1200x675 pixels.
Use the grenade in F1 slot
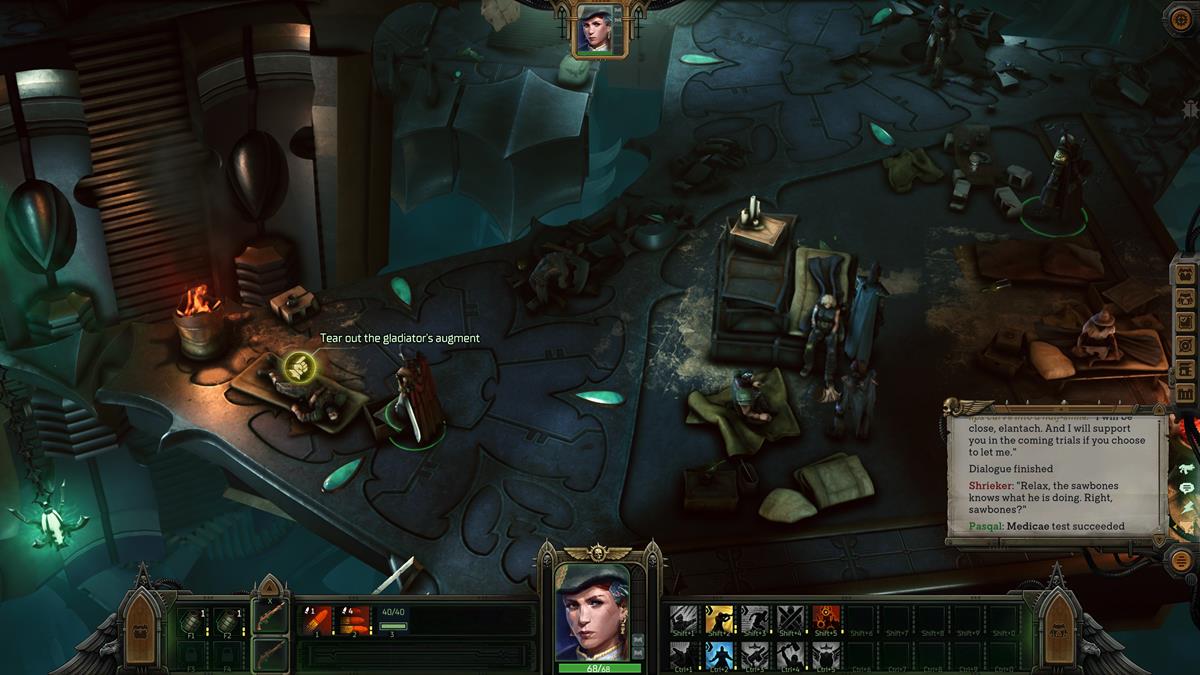pyautogui.click(x=192, y=622)
